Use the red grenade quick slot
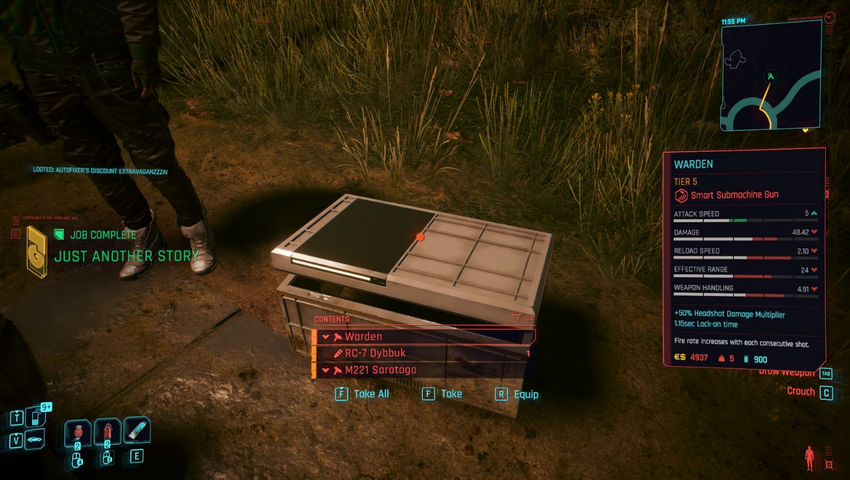This screenshot has height=480, width=850. [x=78, y=434]
